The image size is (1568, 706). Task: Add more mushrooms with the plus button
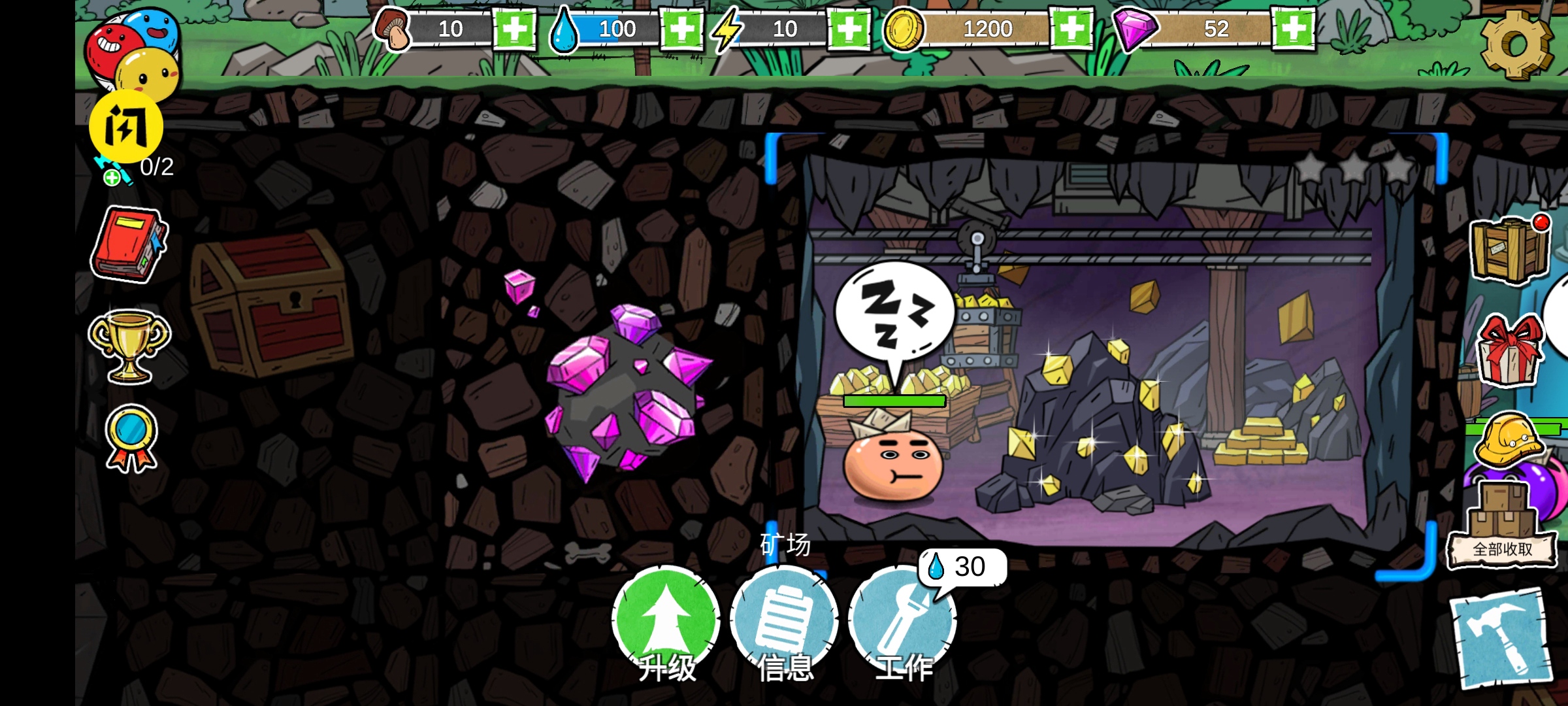click(x=514, y=29)
